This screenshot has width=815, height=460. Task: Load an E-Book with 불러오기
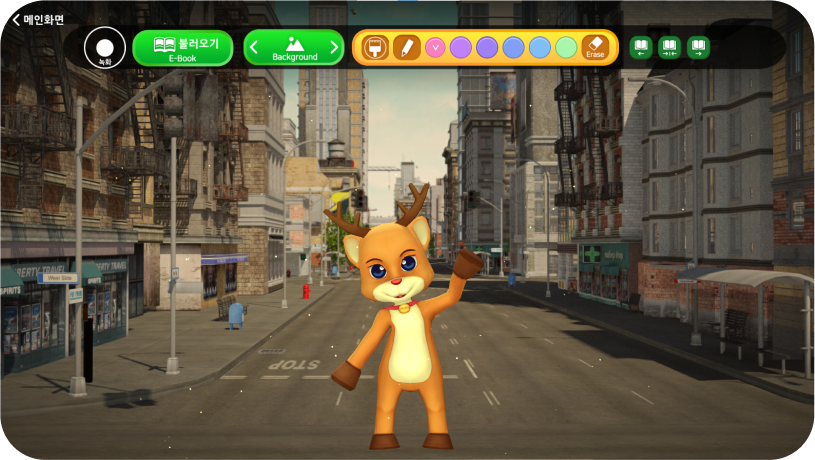click(x=183, y=48)
